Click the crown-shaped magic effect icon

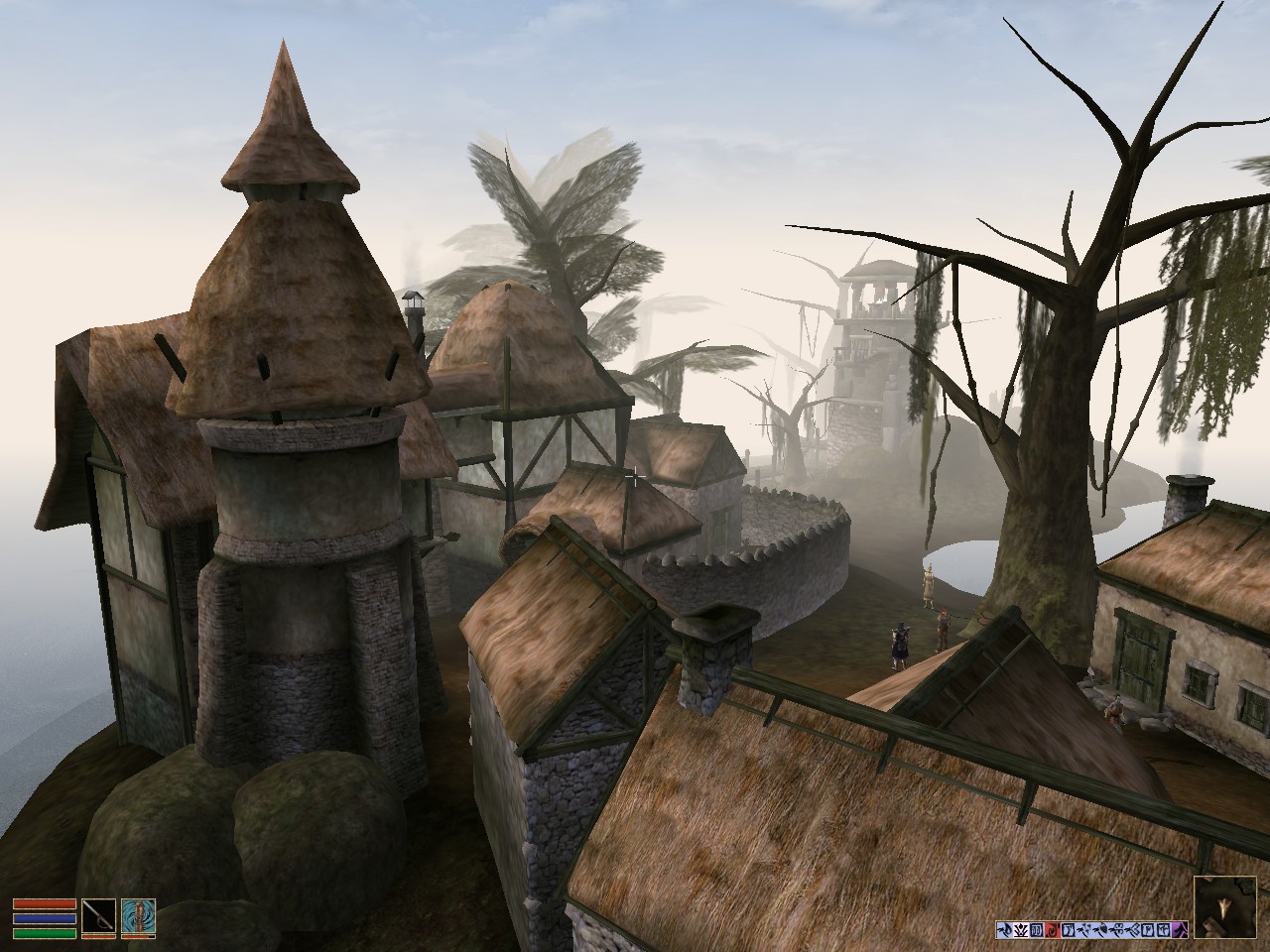coord(1023,930)
